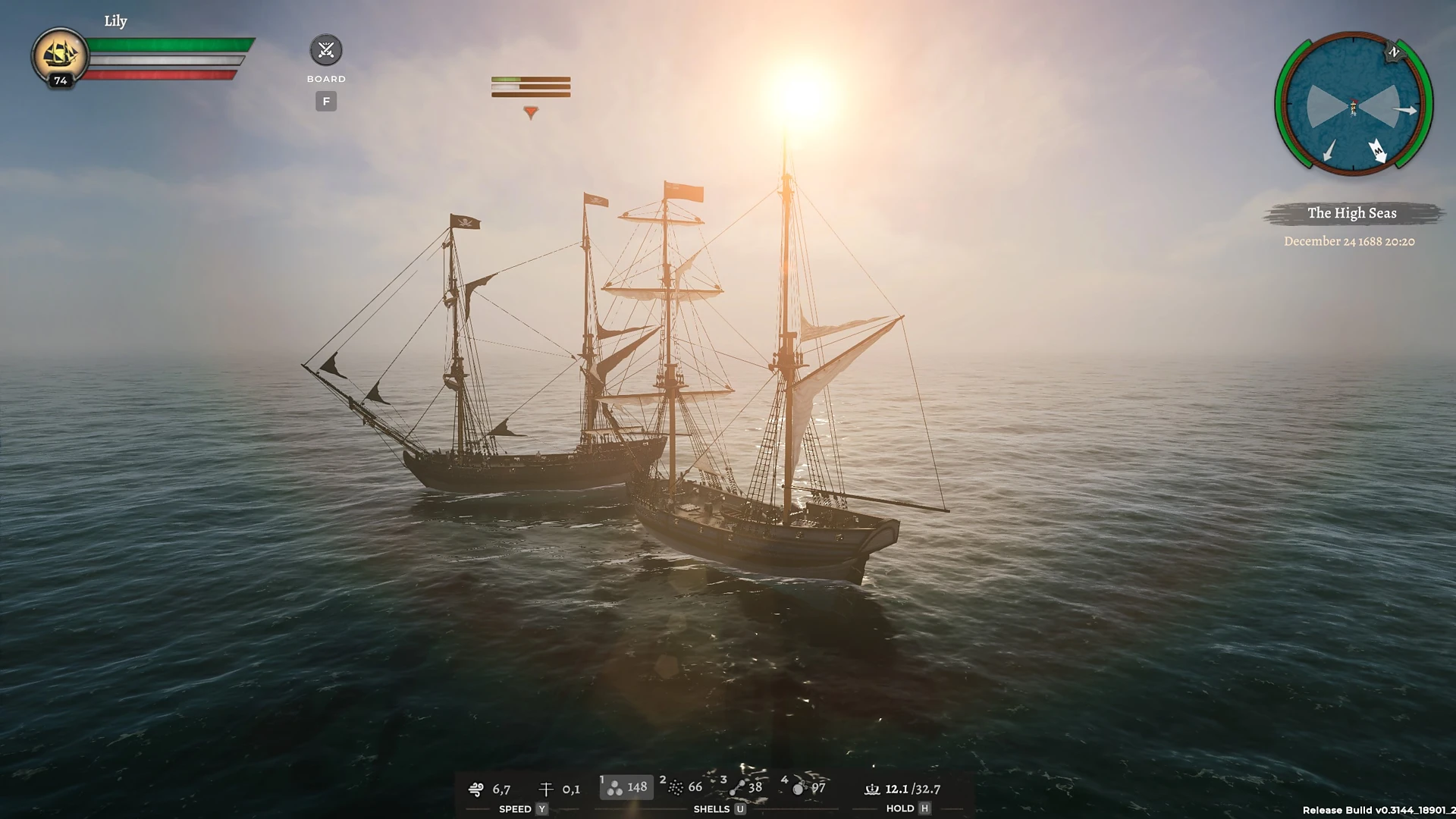Viewport: 1456px width, 819px height.
Task: Select round shot ammo in slot 1
Action: point(615,787)
